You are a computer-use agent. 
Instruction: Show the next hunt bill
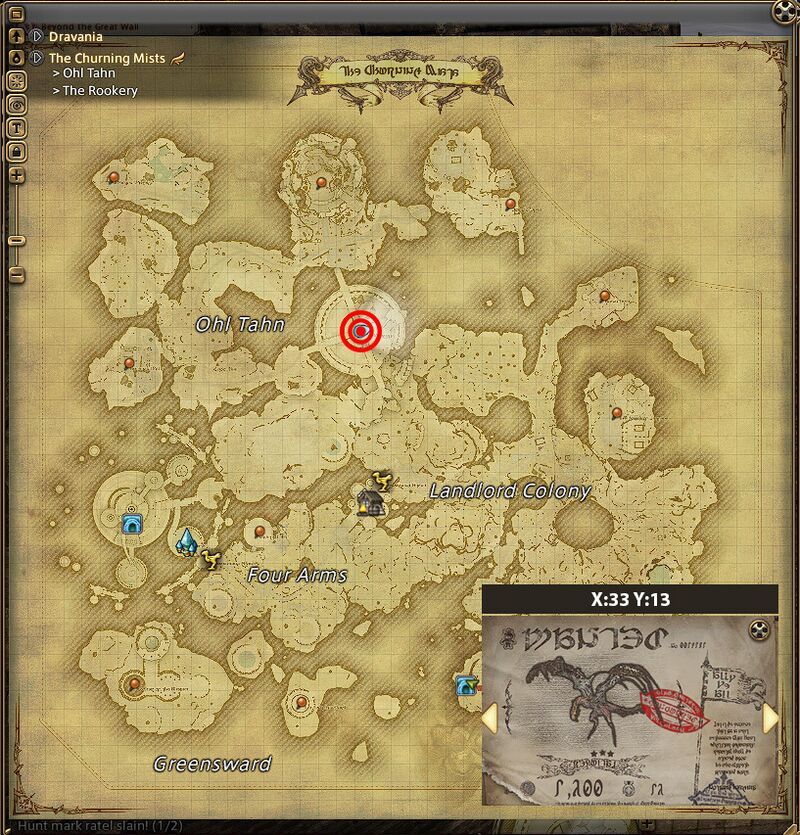point(770,718)
